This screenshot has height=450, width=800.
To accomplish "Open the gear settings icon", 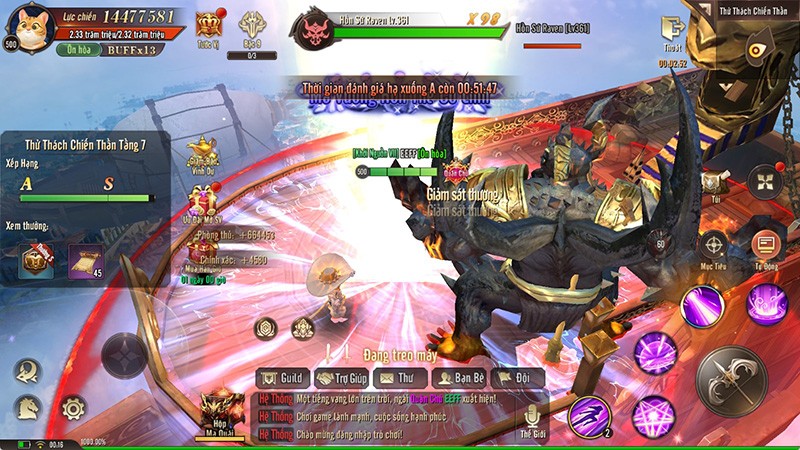I will tap(73, 408).
